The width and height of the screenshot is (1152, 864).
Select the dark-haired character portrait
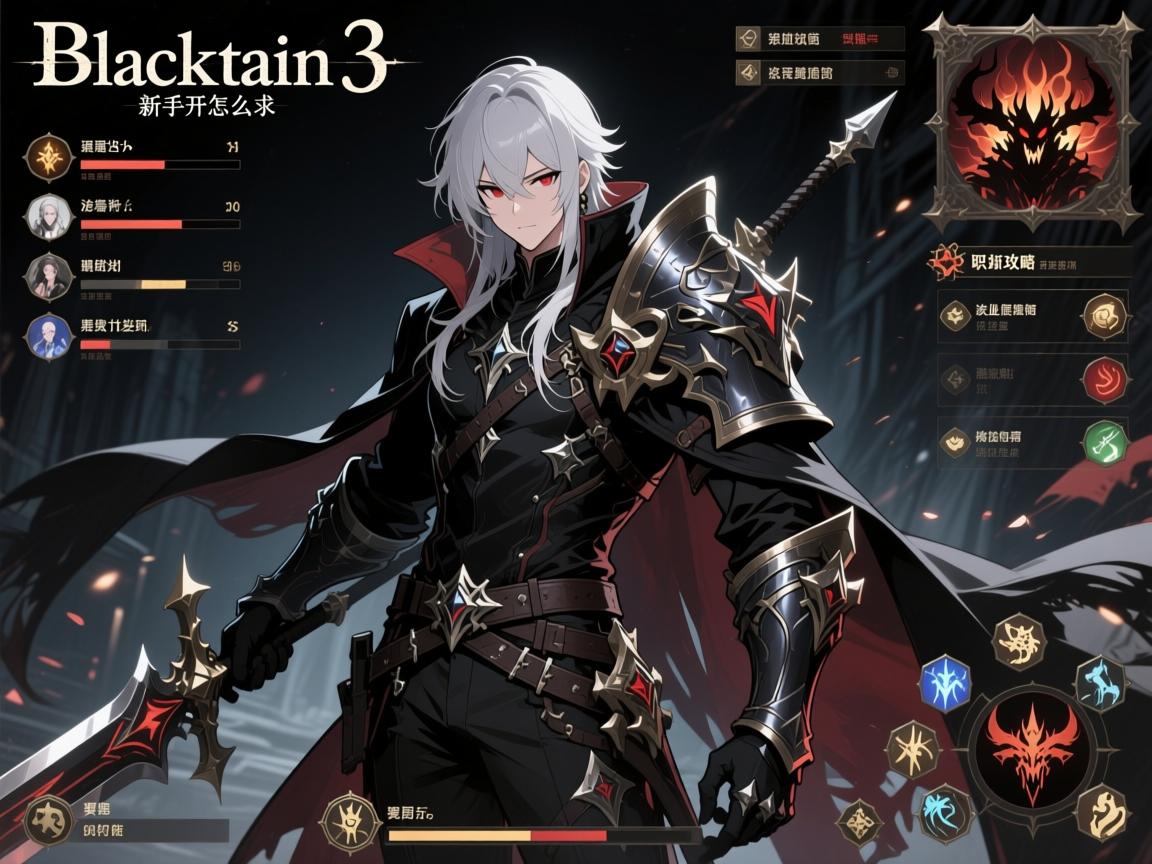click(49, 276)
